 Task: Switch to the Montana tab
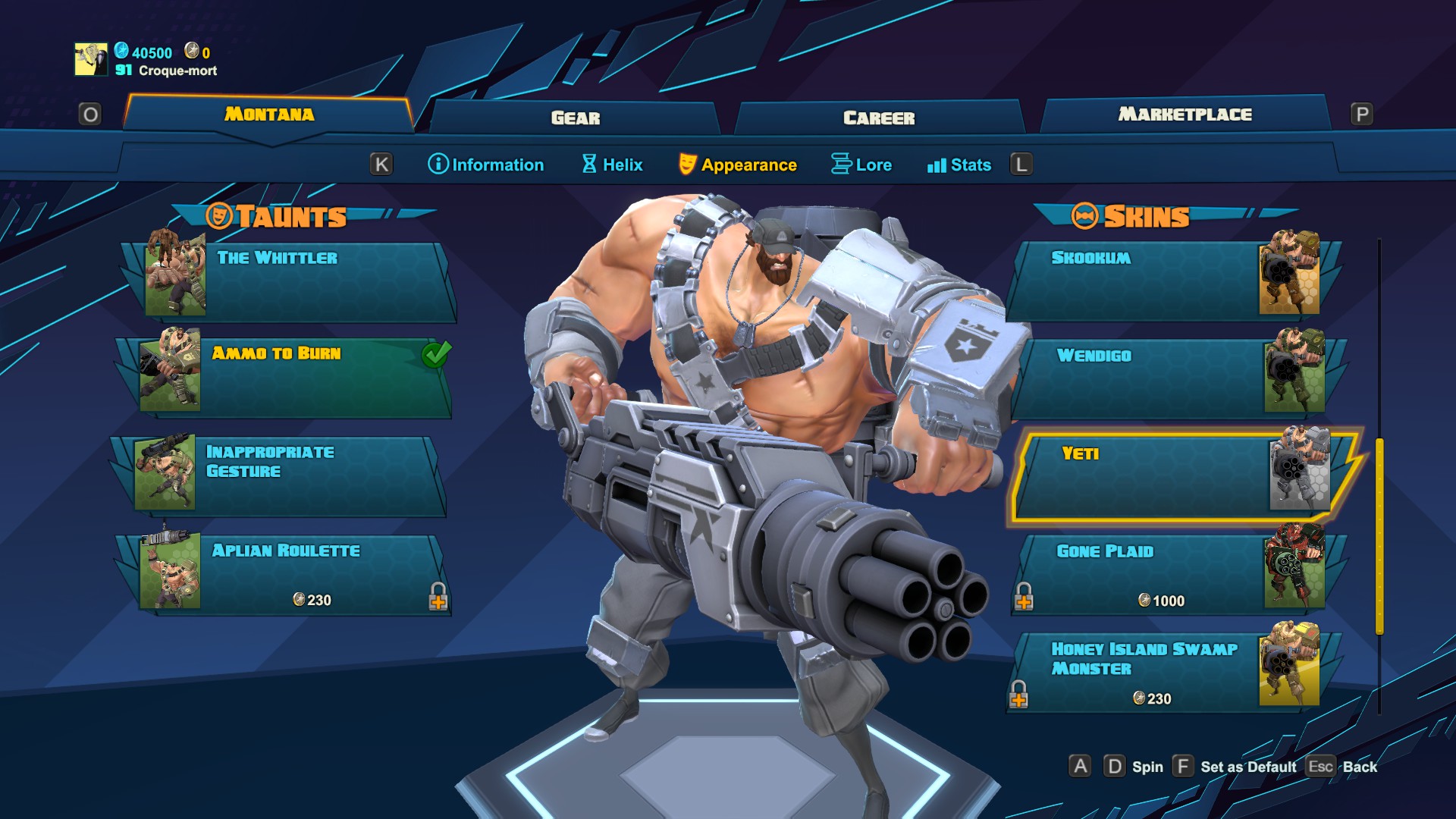point(268,115)
